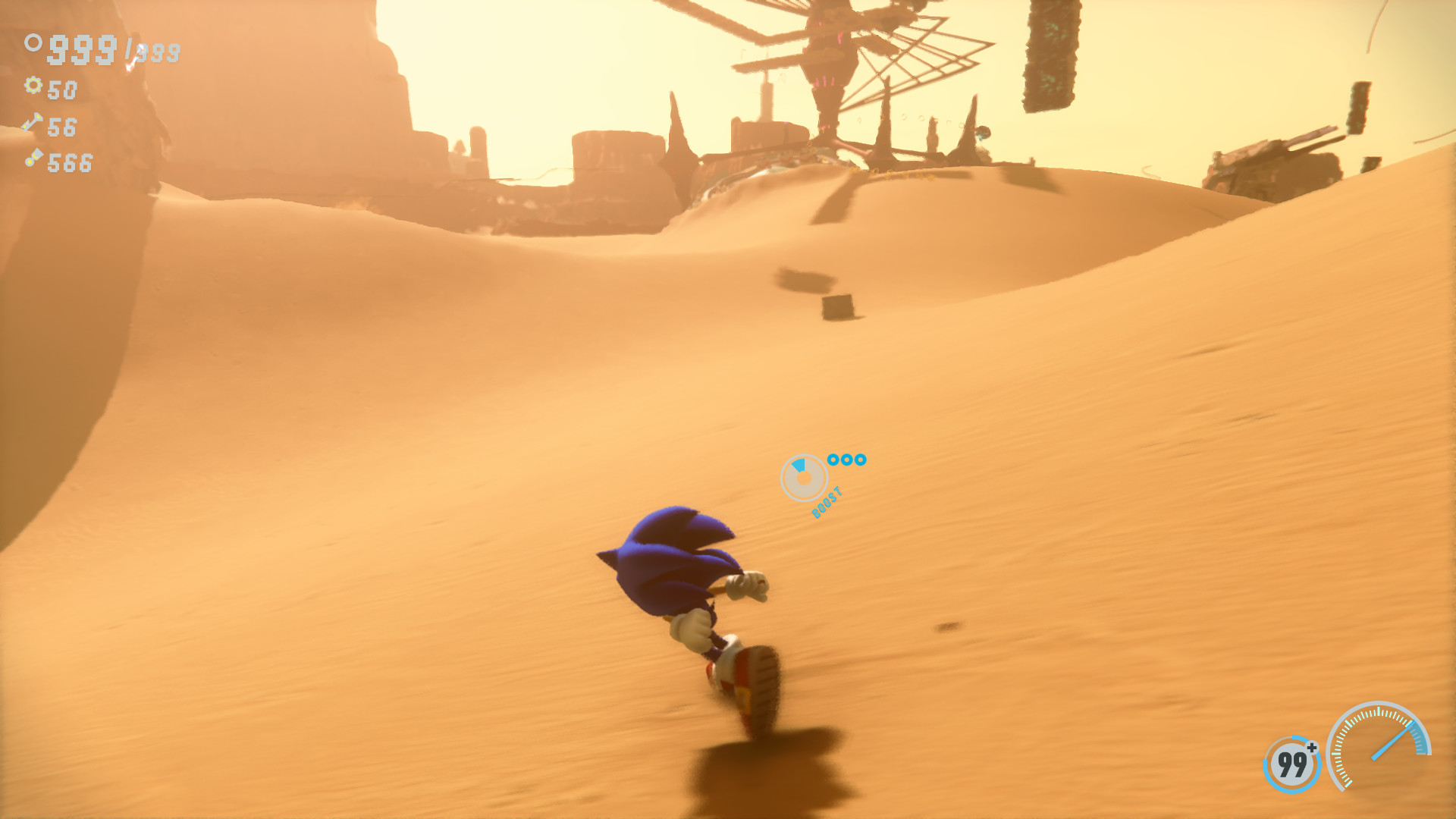Viewport: 1456px width, 819px height.
Task: Toggle the first blue boost charge dot
Action: pyautogui.click(x=833, y=459)
